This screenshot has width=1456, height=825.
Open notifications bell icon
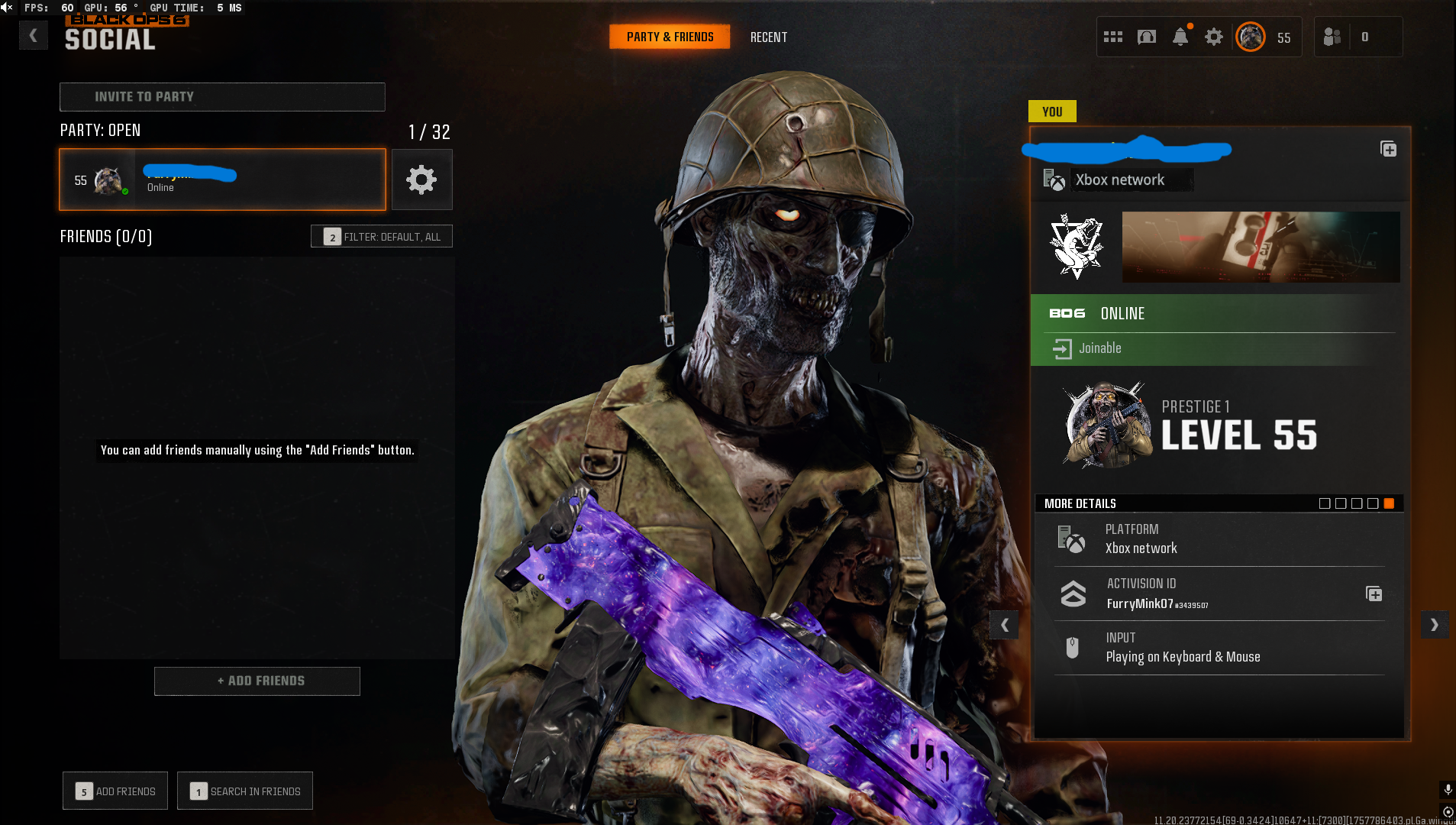click(1180, 37)
